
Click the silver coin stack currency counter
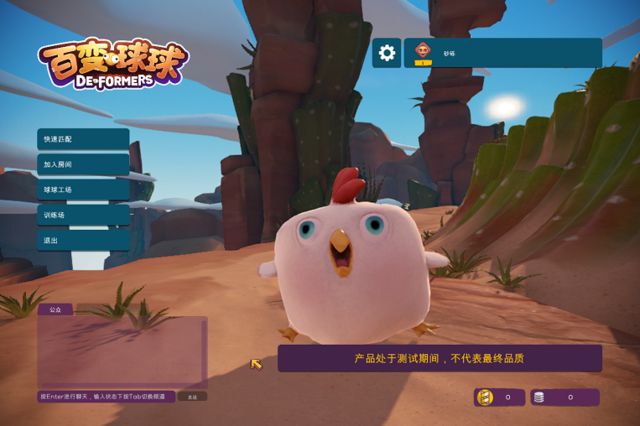(565, 397)
